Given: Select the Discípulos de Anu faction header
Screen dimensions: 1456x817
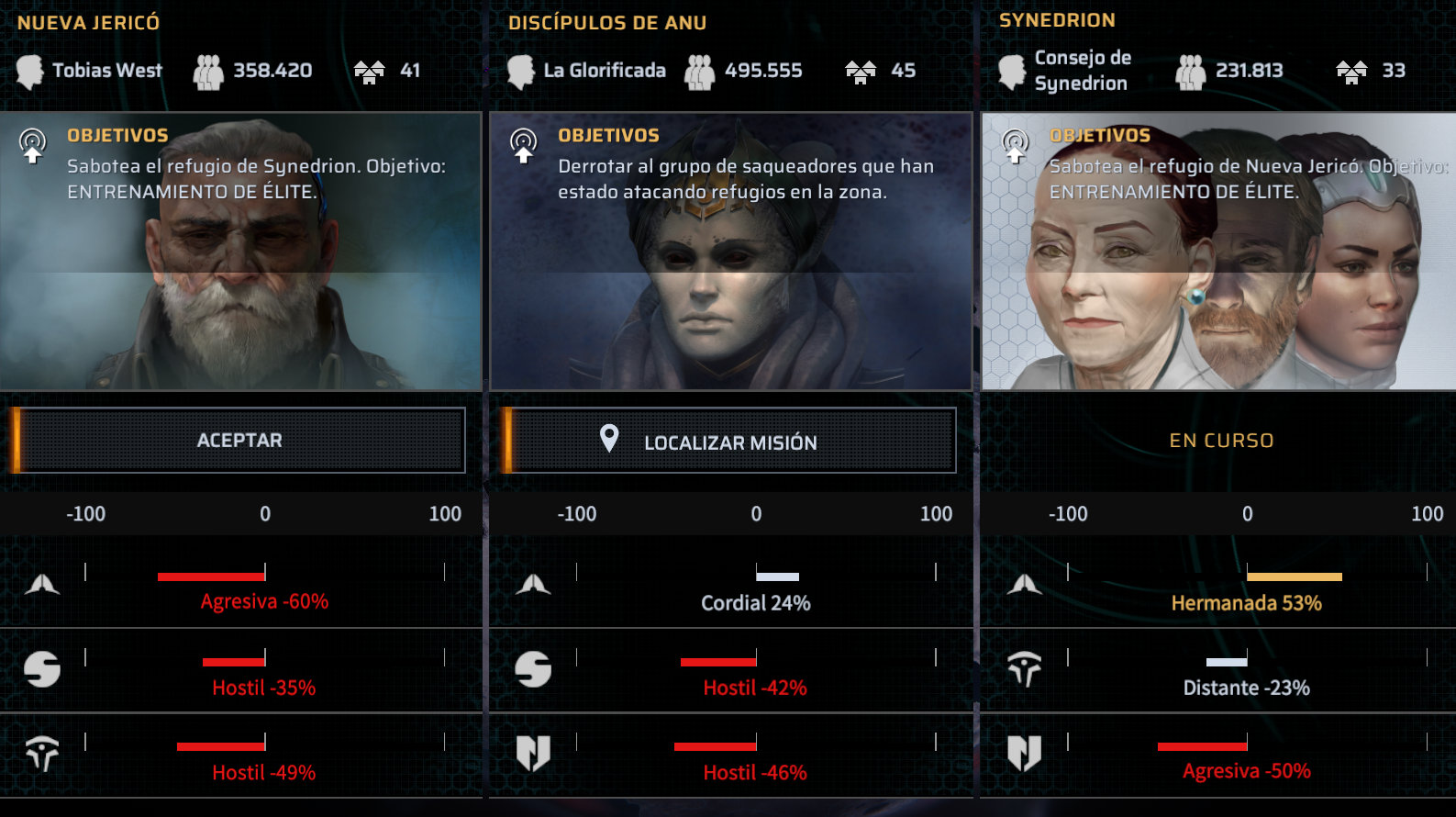Looking at the screenshot, I should 607,23.
